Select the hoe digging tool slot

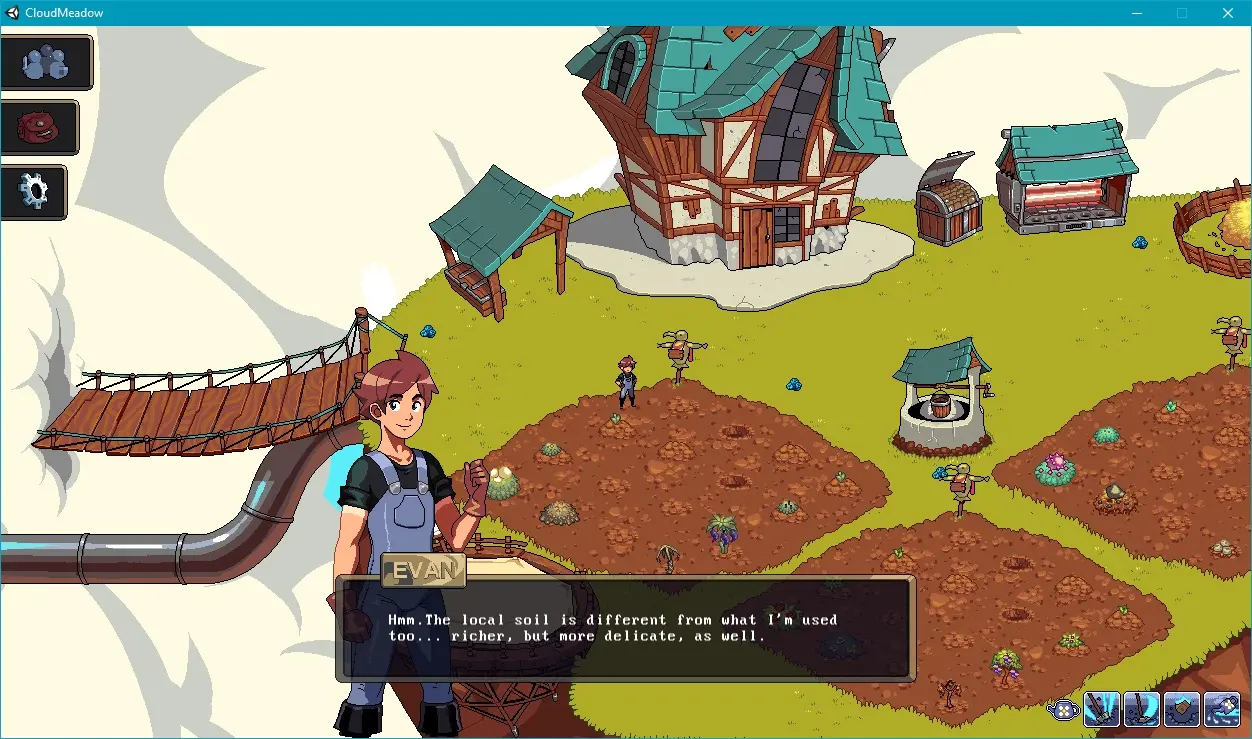1102,708
